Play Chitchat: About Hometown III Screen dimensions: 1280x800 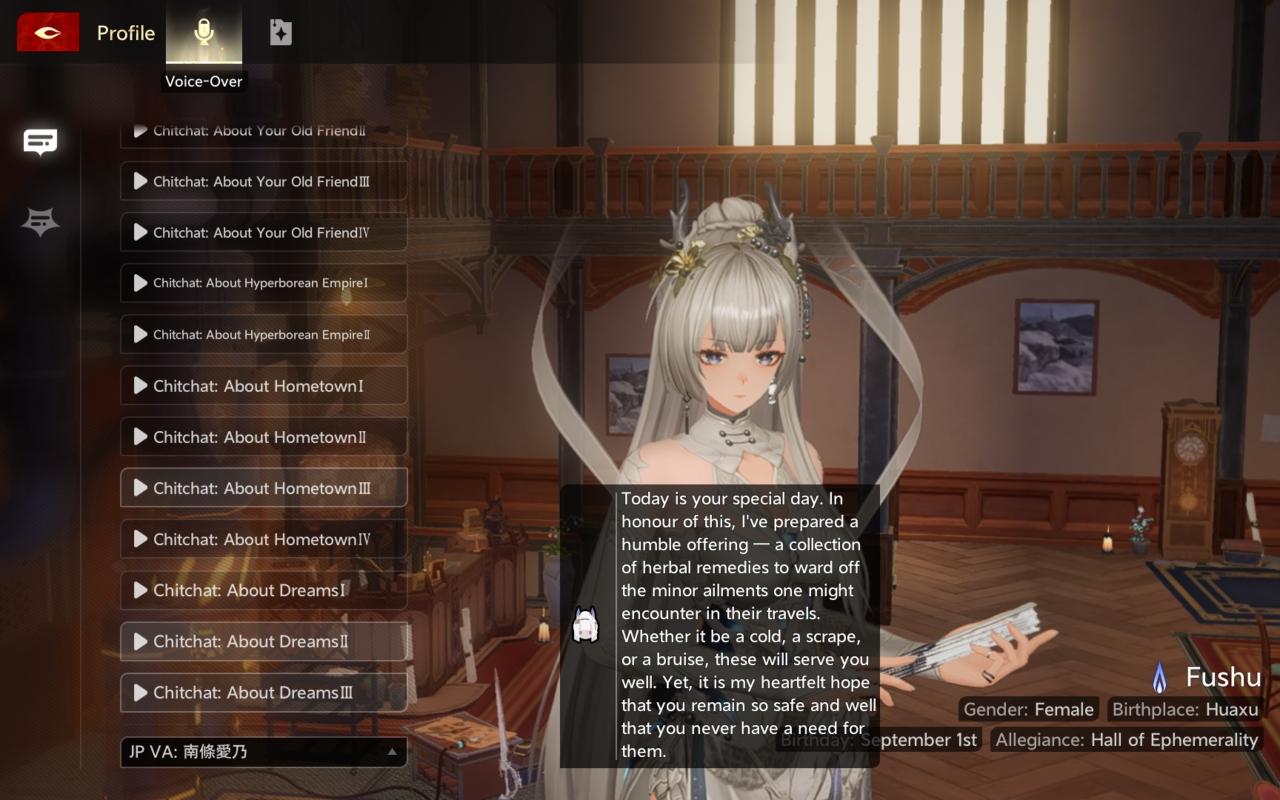tap(263, 488)
